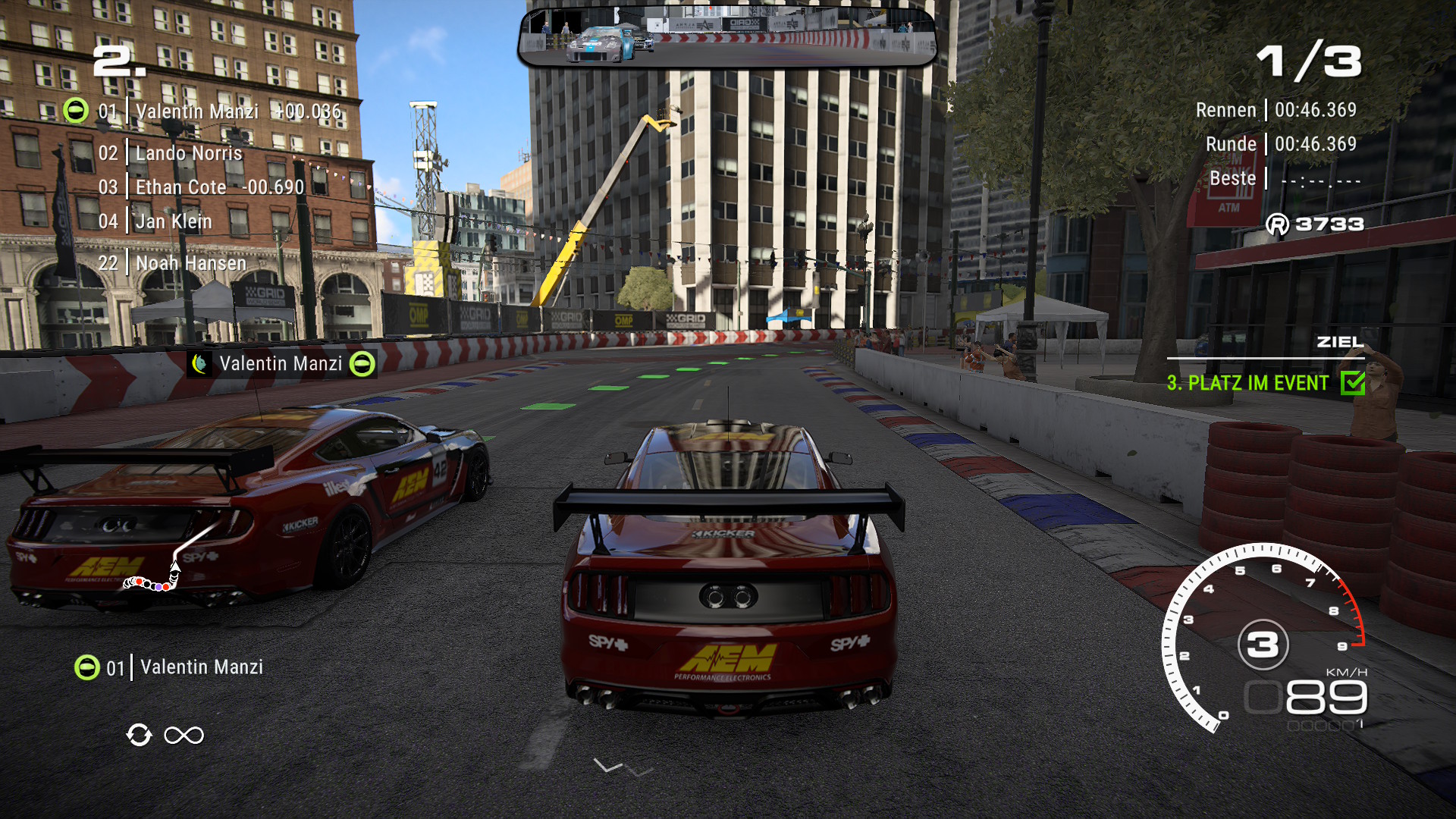Viewport: 1456px width, 819px height.
Task: Choose Ethan Cote in the standings list
Action: point(180,187)
